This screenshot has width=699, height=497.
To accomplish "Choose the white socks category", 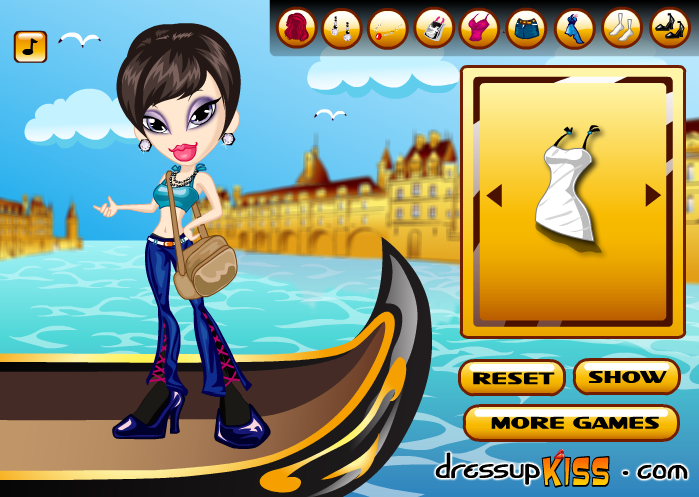I will [x=622, y=28].
